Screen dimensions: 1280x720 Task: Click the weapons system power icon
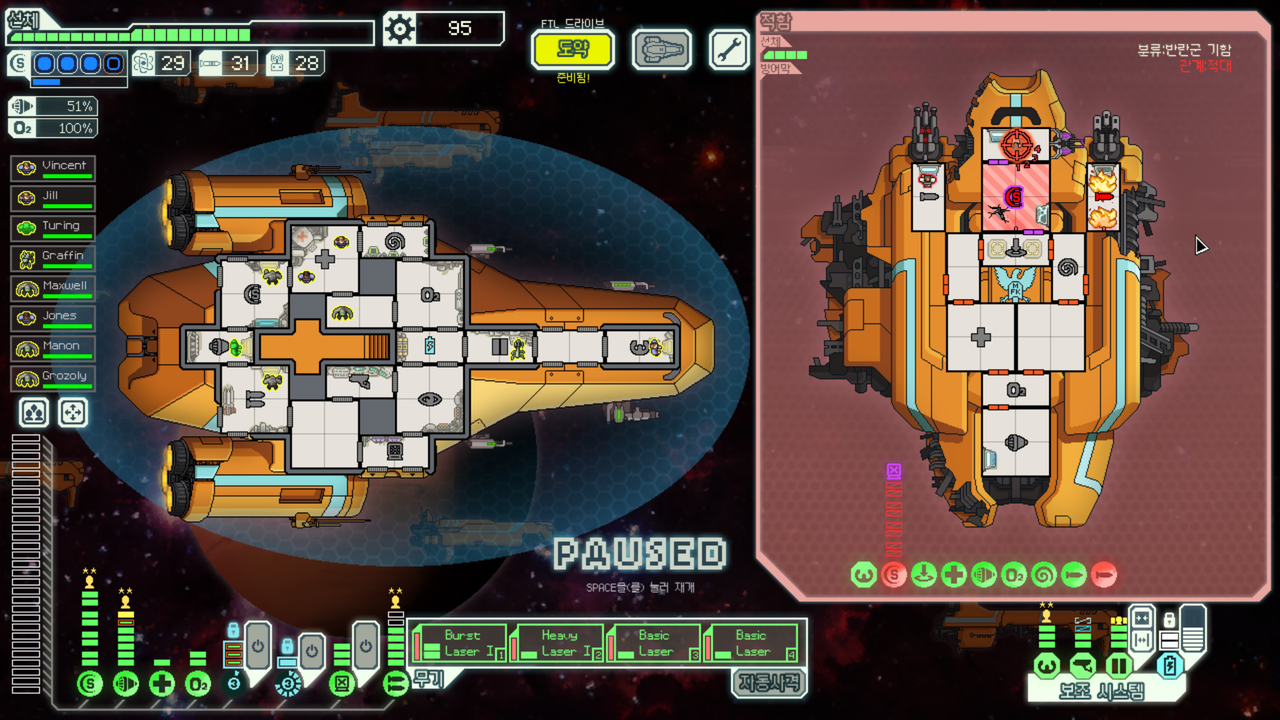pyautogui.click(x=395, y=684)
